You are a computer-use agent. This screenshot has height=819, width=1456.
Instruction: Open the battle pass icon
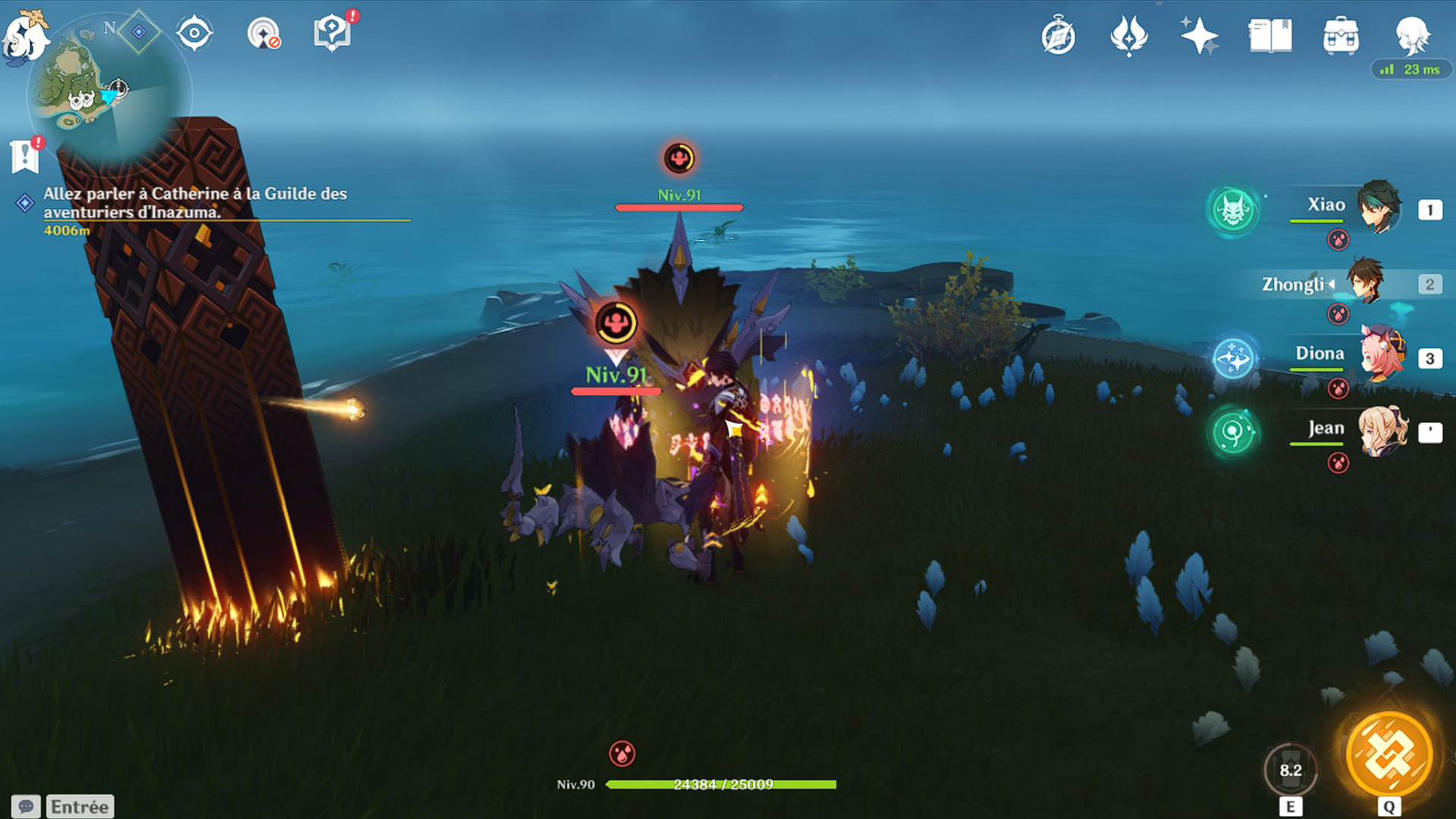[x=1128, y=36]
